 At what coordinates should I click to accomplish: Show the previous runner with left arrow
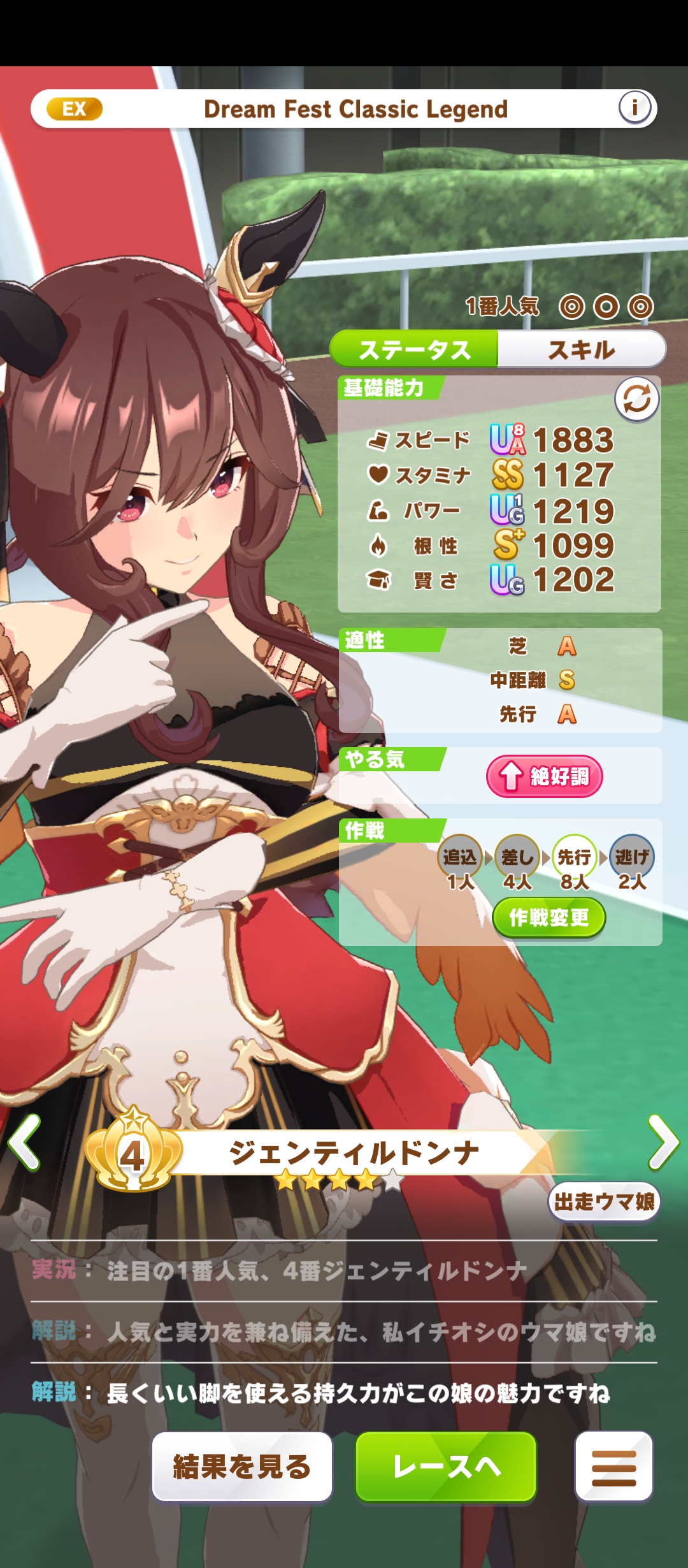[24, 1142]
